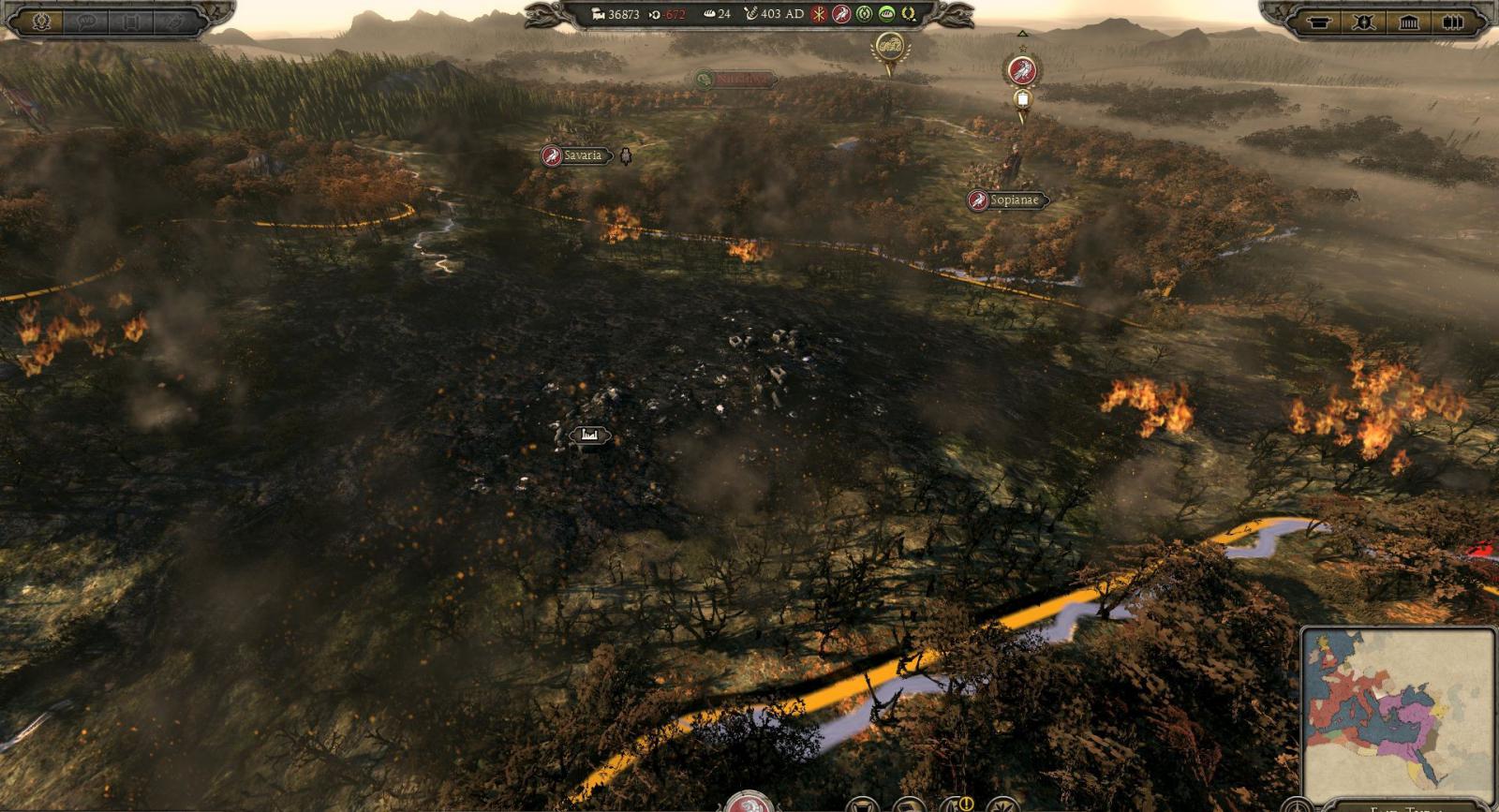Toggle the book icon in the top-left panel
The height and width of the screenshot is (812, 1499).
pos(128,19)
